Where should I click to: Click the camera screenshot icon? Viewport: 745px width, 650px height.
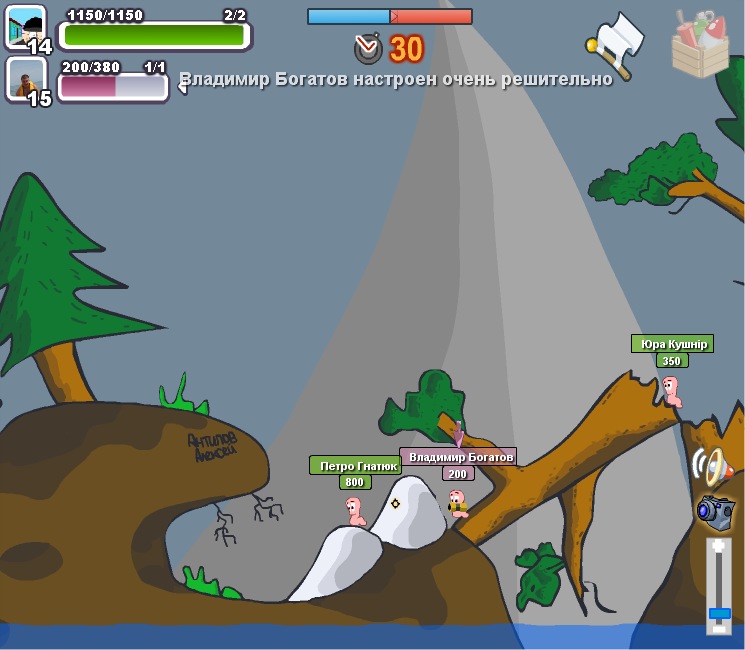pos(715,511)
